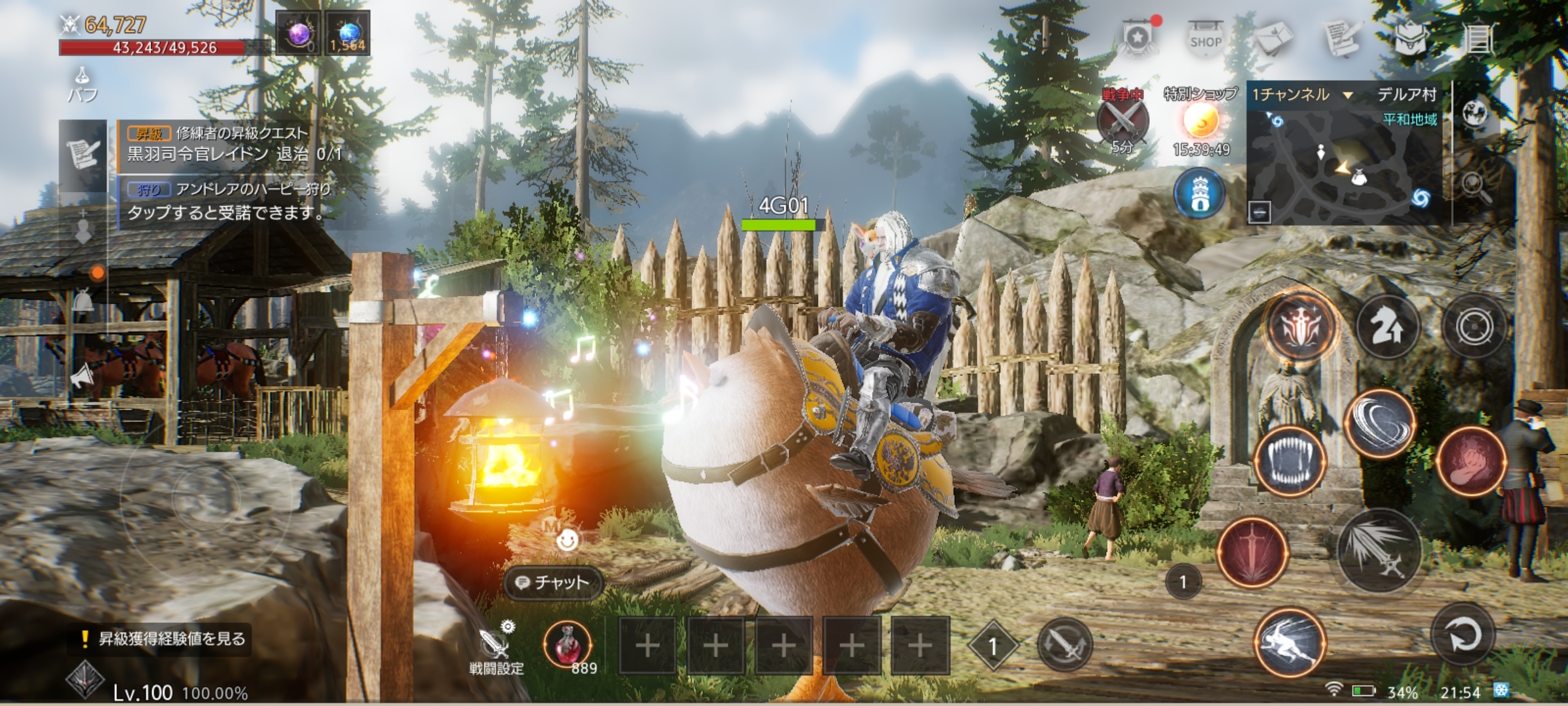Image resolution: width=1568 pixels, height=706 pixels.
Task: Accept the アンドレアのハーピー狩り hunting quest
Action: (x=229, y=201)
